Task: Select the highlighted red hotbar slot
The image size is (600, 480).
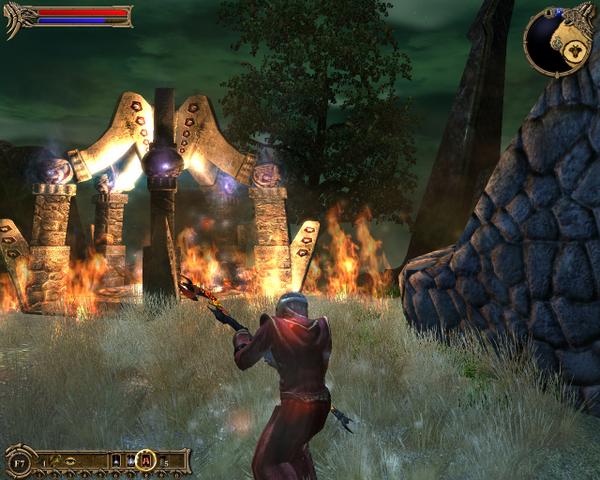Action: pos(145,461)
